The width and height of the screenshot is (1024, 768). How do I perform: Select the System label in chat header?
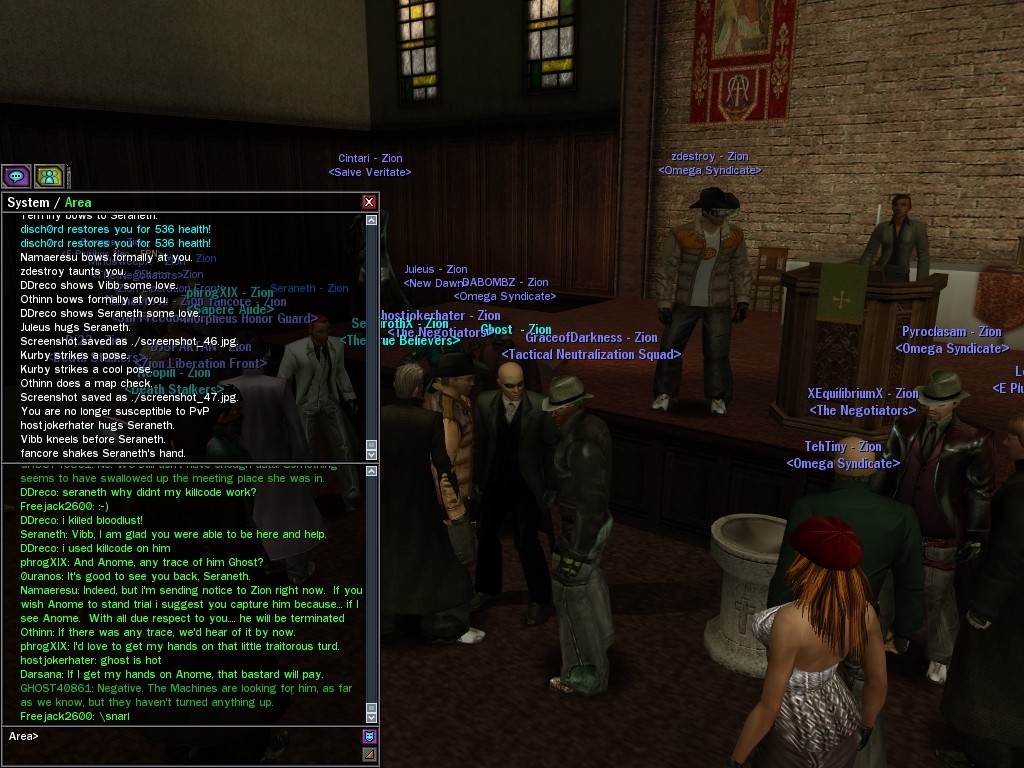coord(28,202)
